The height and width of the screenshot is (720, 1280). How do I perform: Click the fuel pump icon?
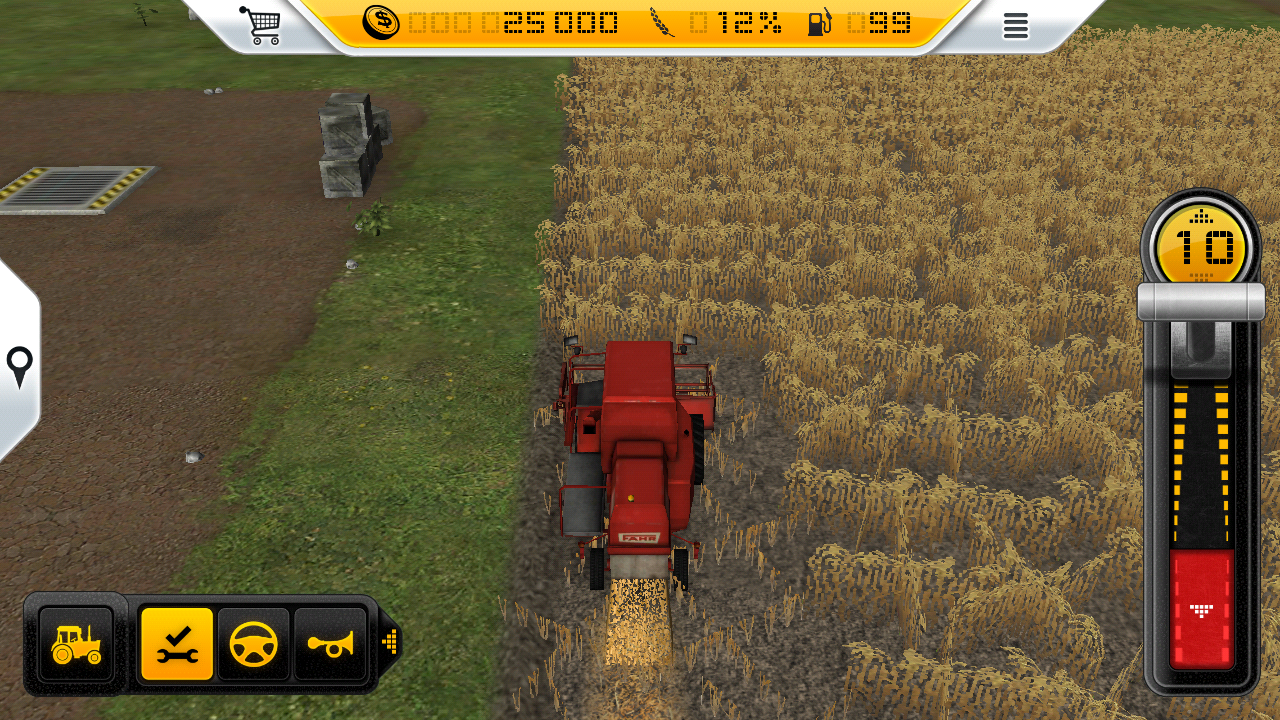pyautogui.click(x=820, y=23)
